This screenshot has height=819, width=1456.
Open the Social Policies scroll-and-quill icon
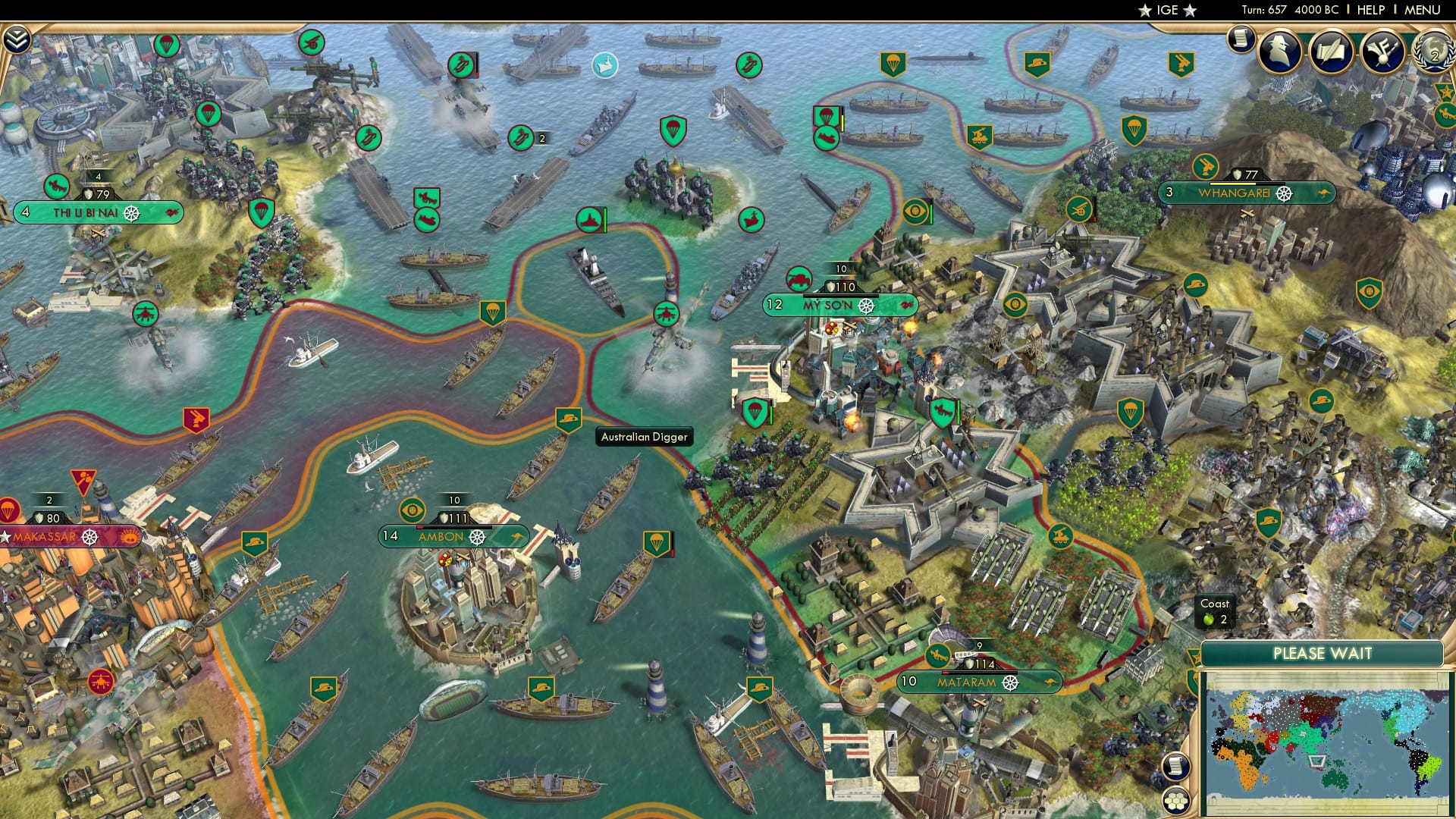tap(1330, 49)
